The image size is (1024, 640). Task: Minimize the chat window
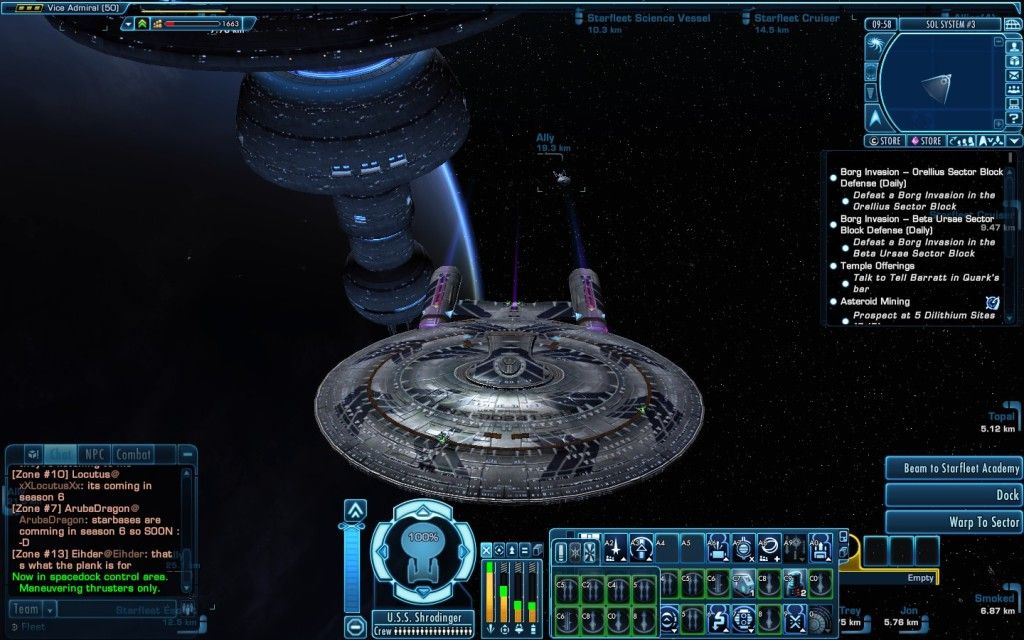tap(186, 454)
